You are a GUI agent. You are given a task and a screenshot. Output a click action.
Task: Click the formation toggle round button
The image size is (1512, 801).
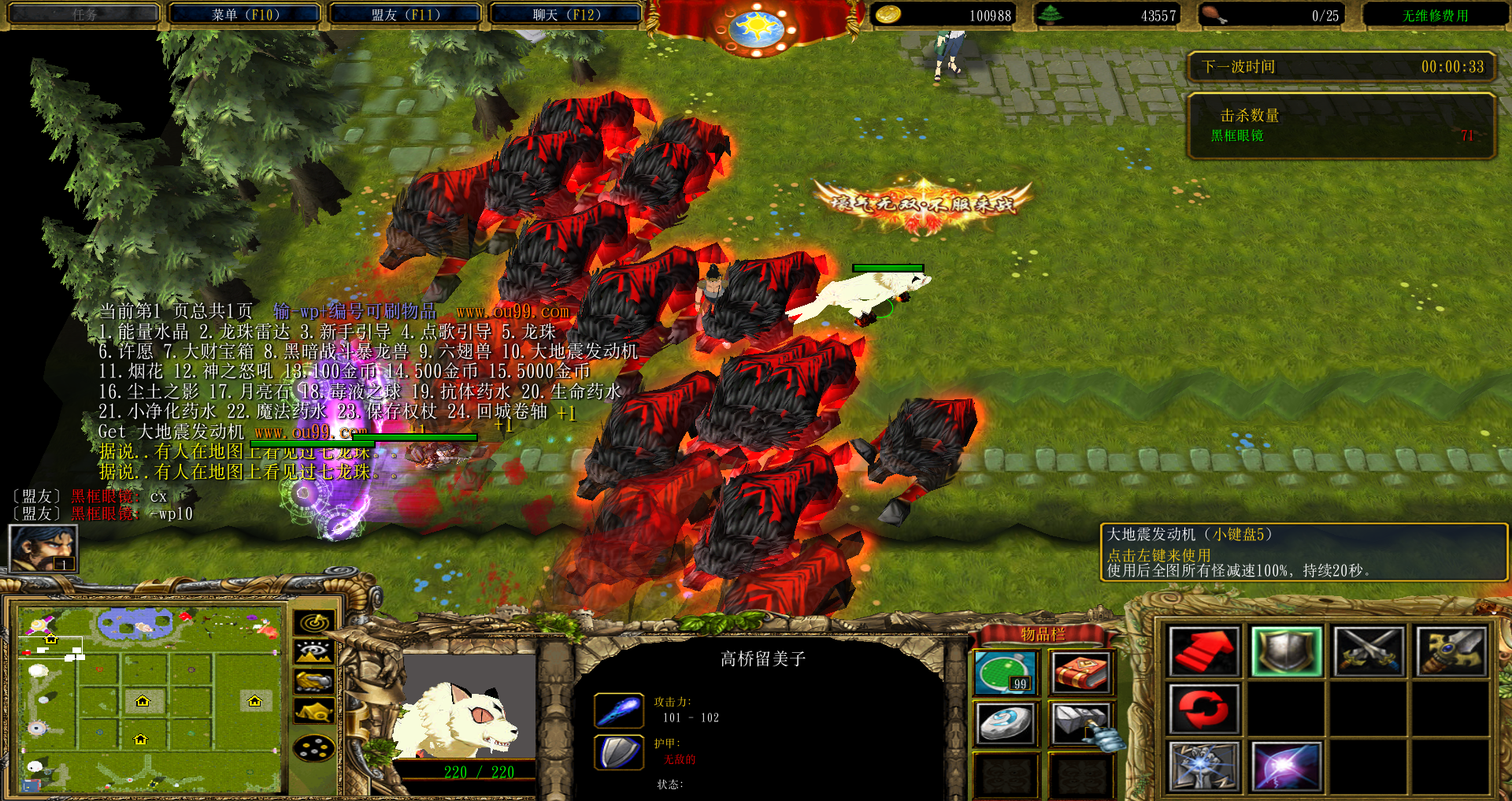coord(314,747)
